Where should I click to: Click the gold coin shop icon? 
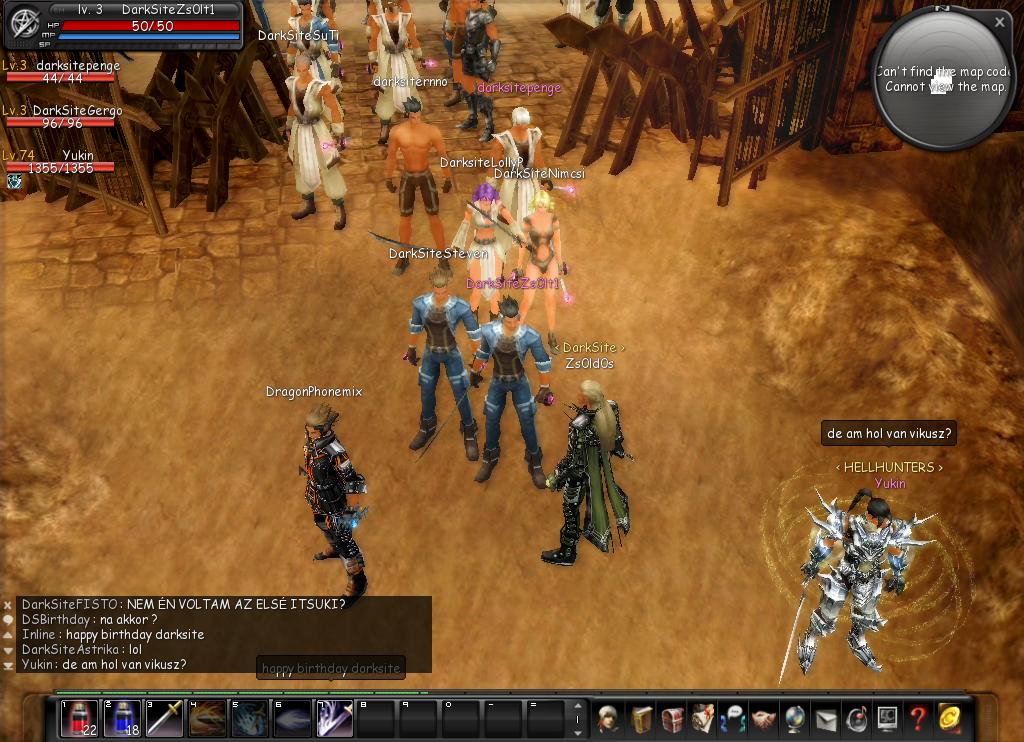(949, 718)
